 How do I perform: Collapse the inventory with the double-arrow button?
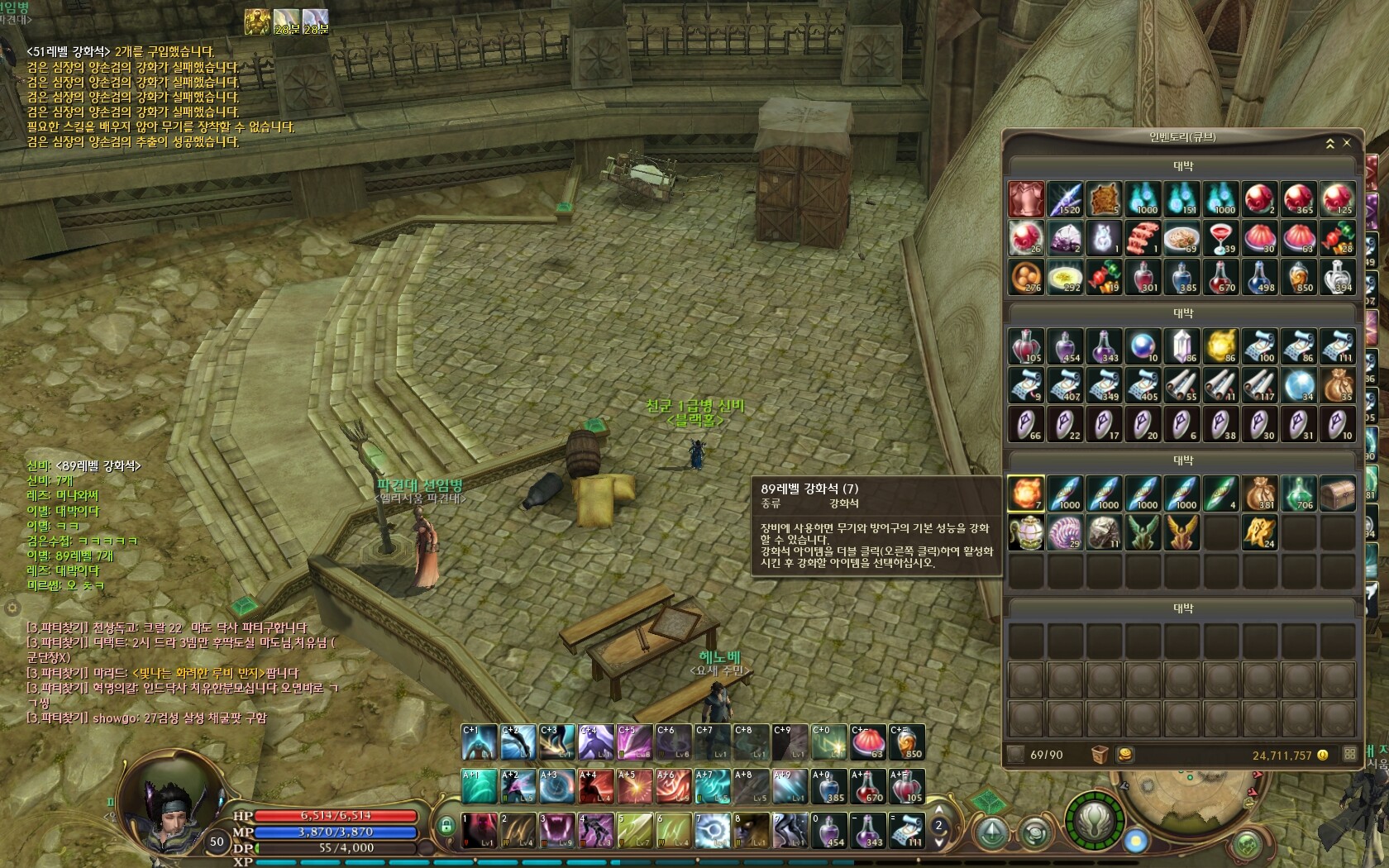point(1330,143)
